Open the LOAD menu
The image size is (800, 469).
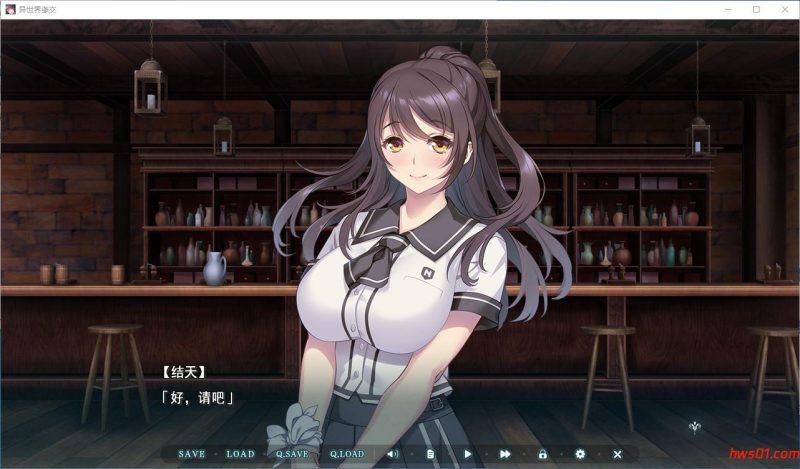pos(240,454)
